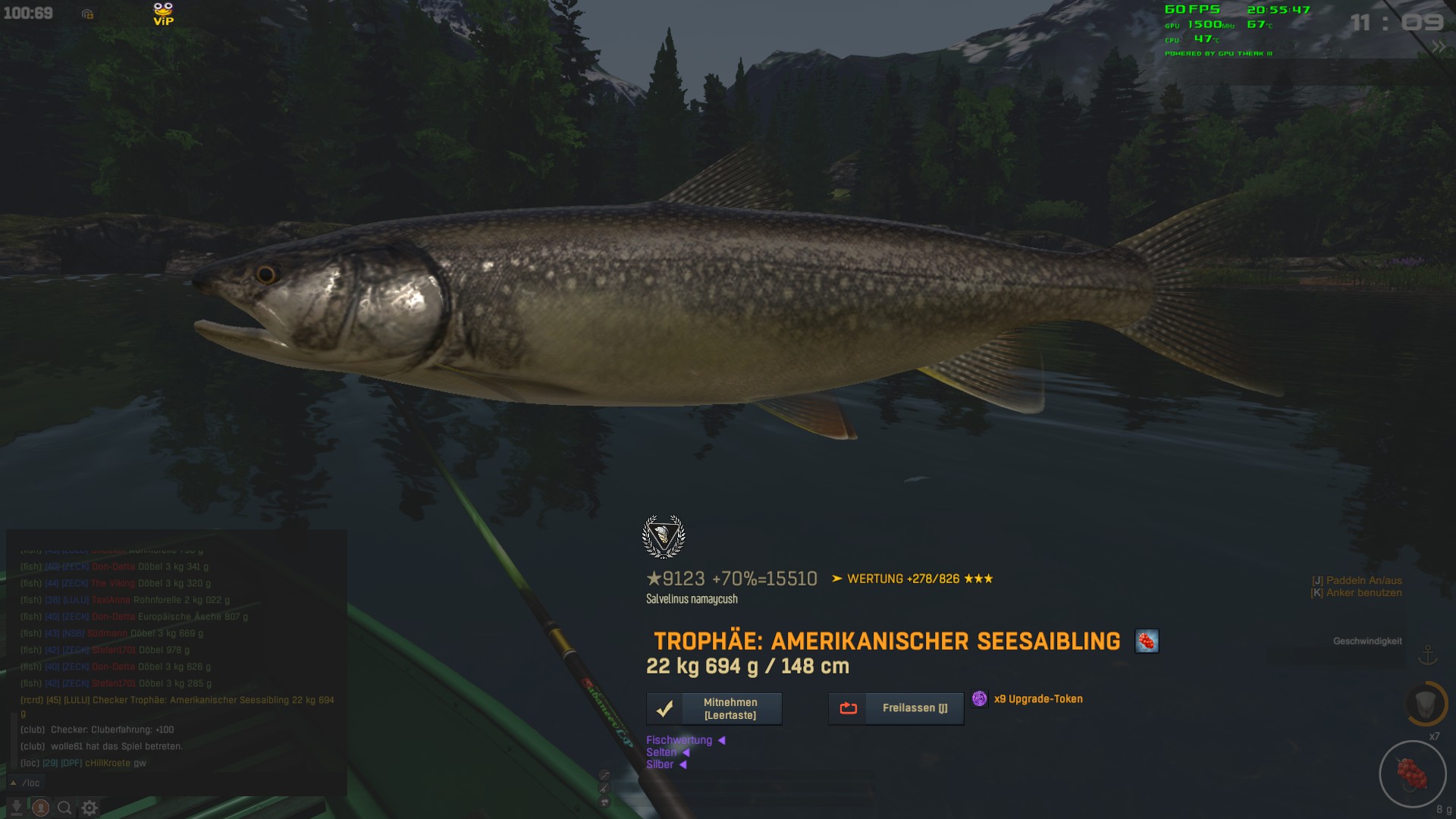Click the trophy laurel badge emblem
The width and height of the screenshot is (1456, 819).
click(x=664, y=537)
